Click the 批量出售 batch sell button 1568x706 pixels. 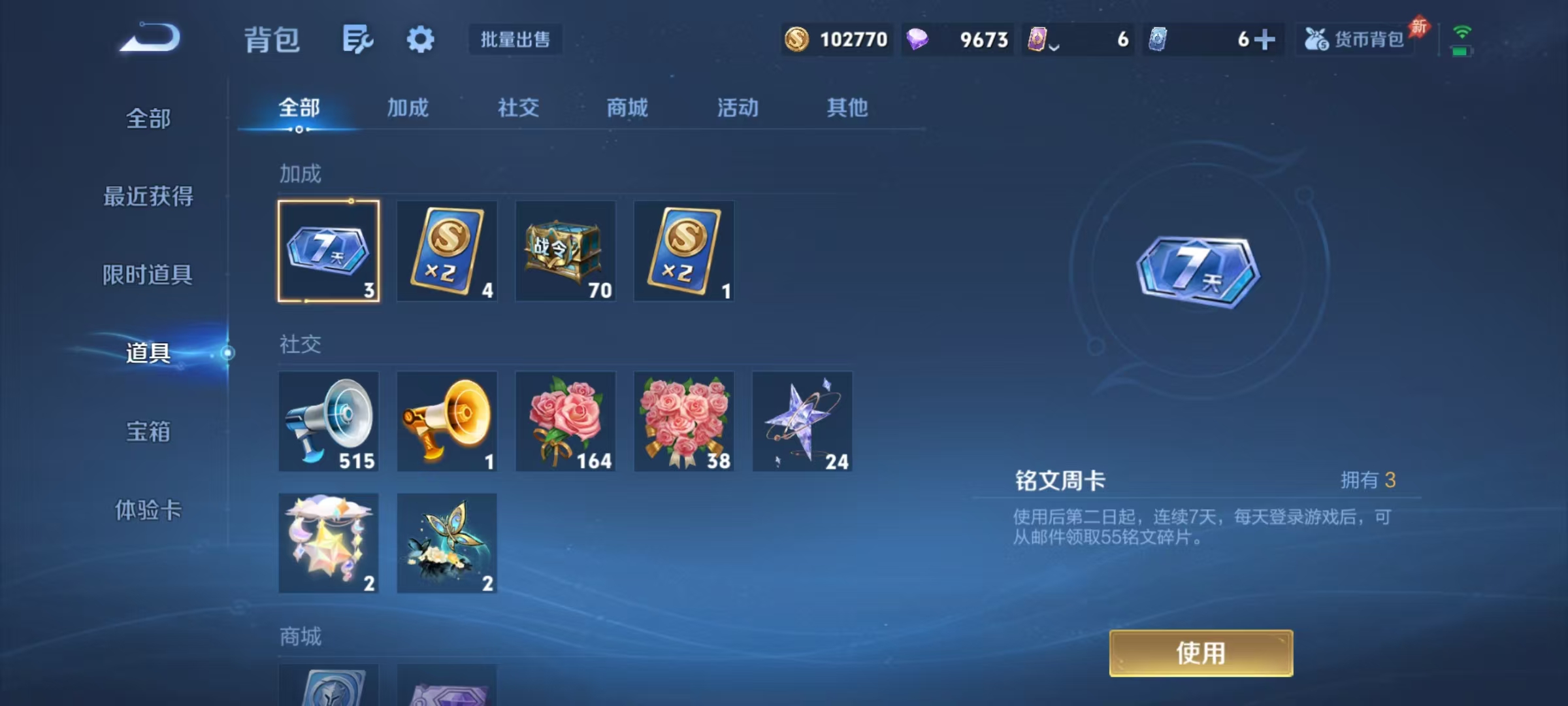tap(515, 39)
